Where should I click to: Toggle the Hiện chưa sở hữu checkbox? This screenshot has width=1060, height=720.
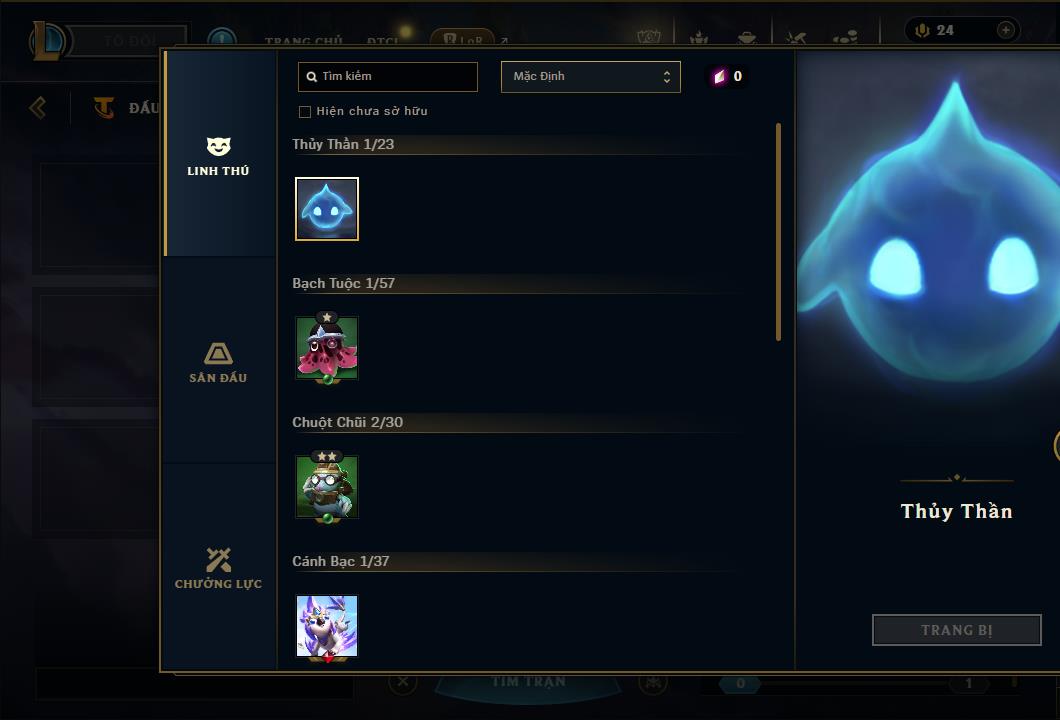[305, 111]
